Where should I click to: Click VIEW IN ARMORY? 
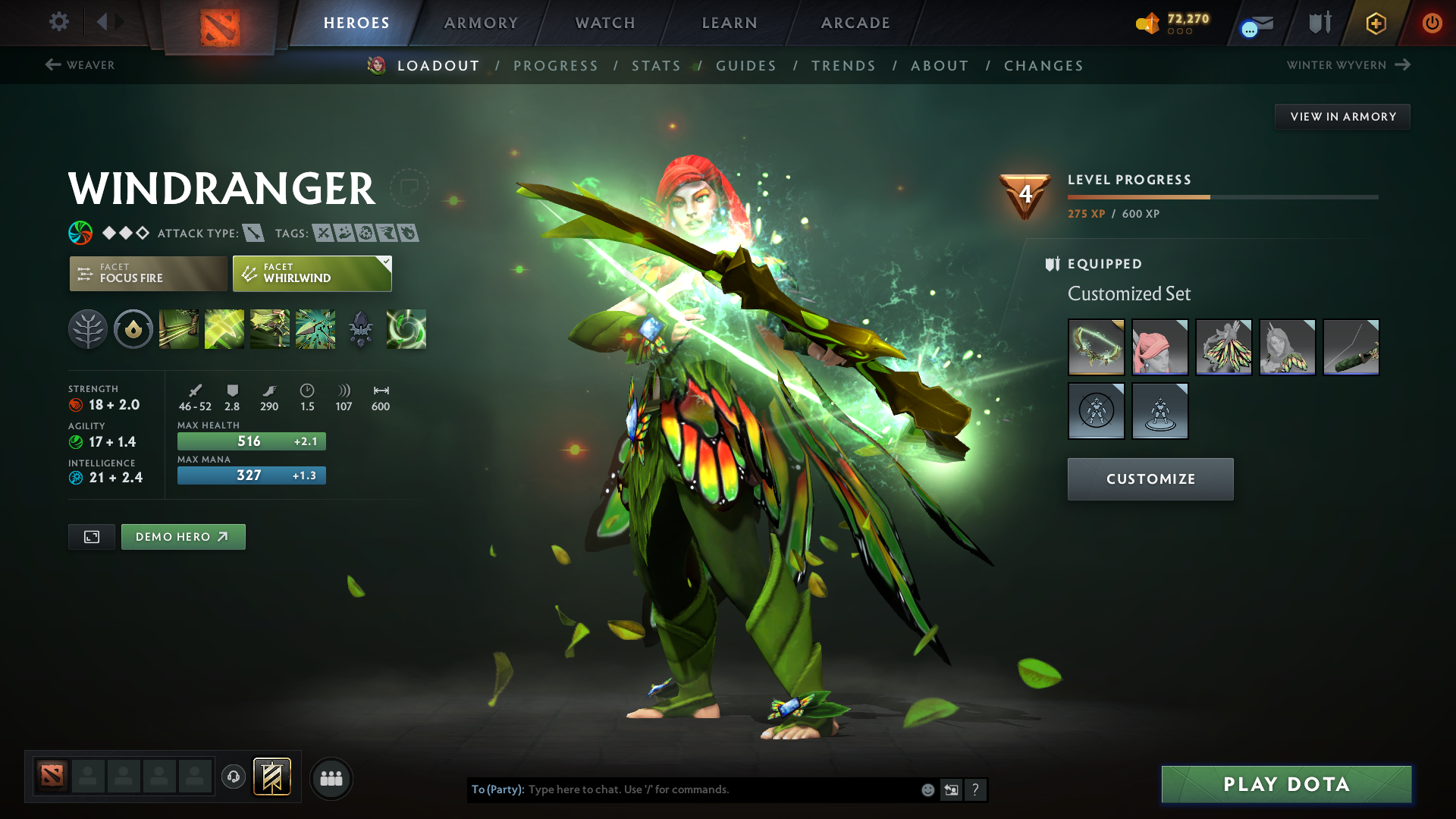coord(1342,116)
